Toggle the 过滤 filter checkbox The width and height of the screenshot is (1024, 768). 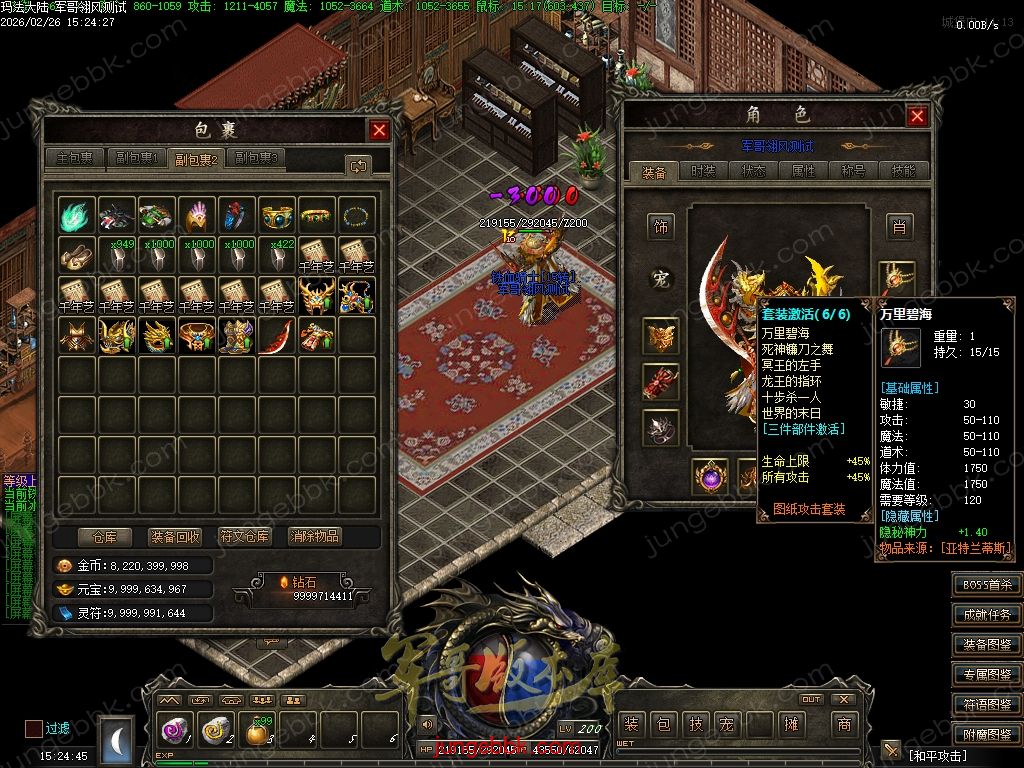click(x=34, y=728)
